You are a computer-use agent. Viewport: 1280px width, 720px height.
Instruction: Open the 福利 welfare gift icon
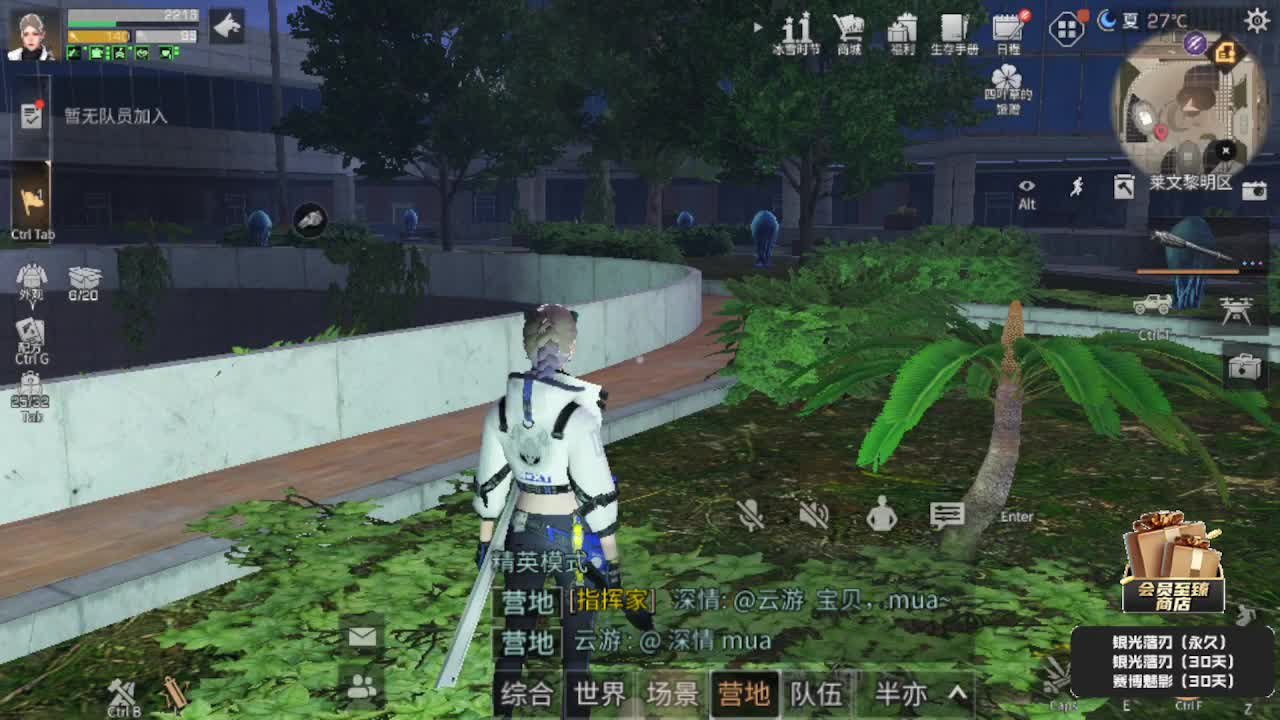tap(903, 30)
